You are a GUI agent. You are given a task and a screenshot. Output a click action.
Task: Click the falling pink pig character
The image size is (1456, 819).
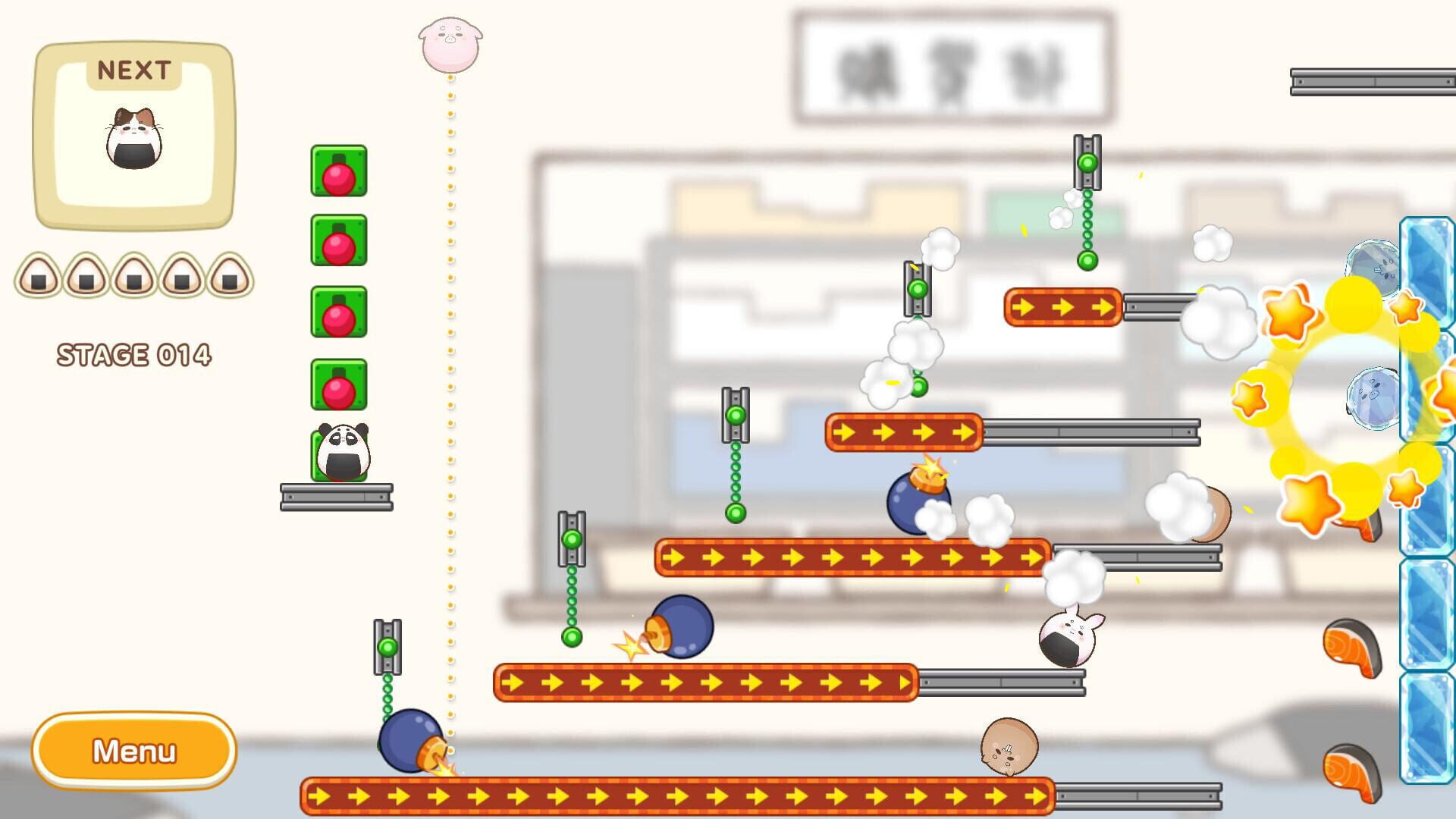[x=450, y=45]
